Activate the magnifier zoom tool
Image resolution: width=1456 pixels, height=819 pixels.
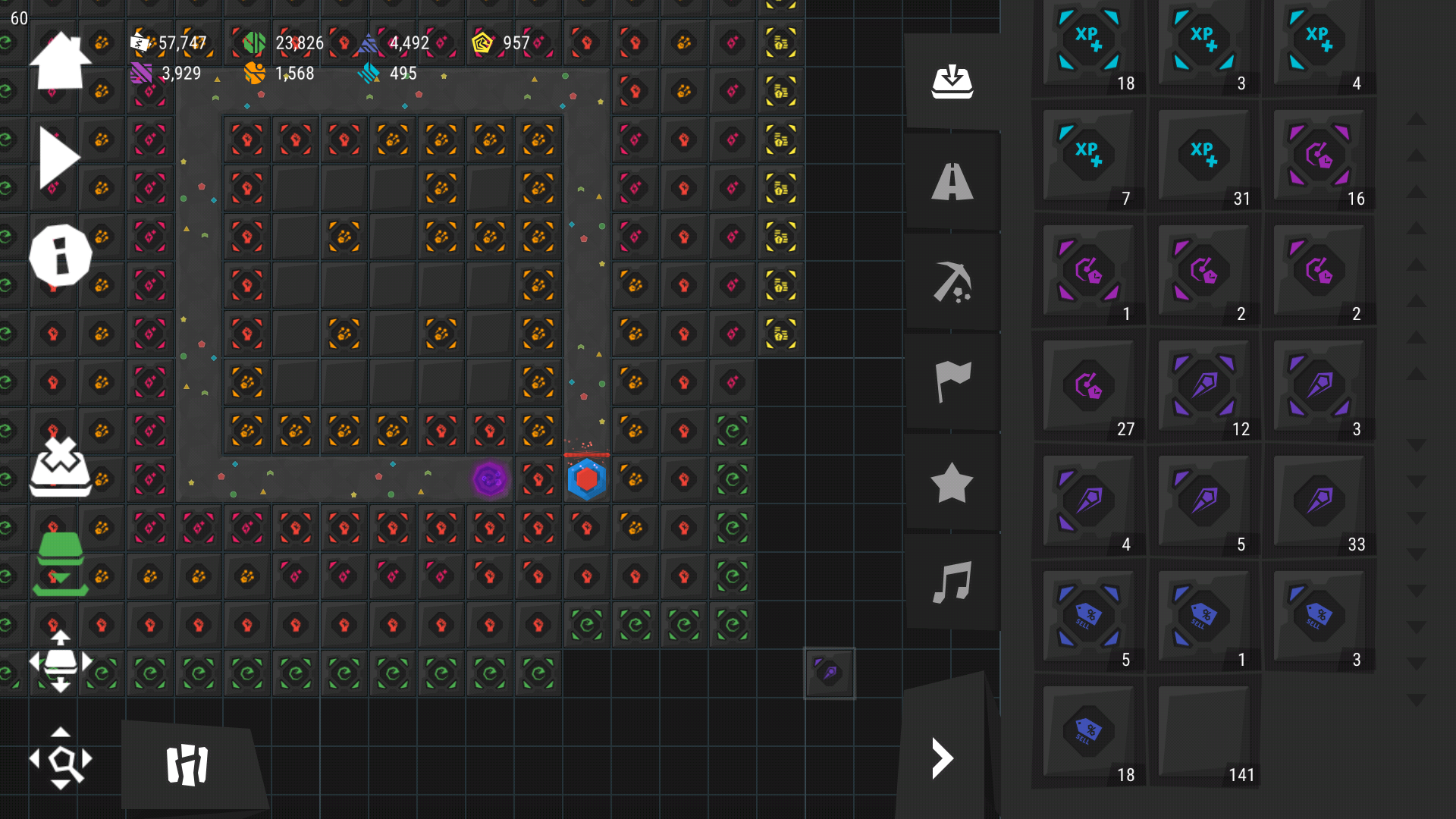point(60,758)
